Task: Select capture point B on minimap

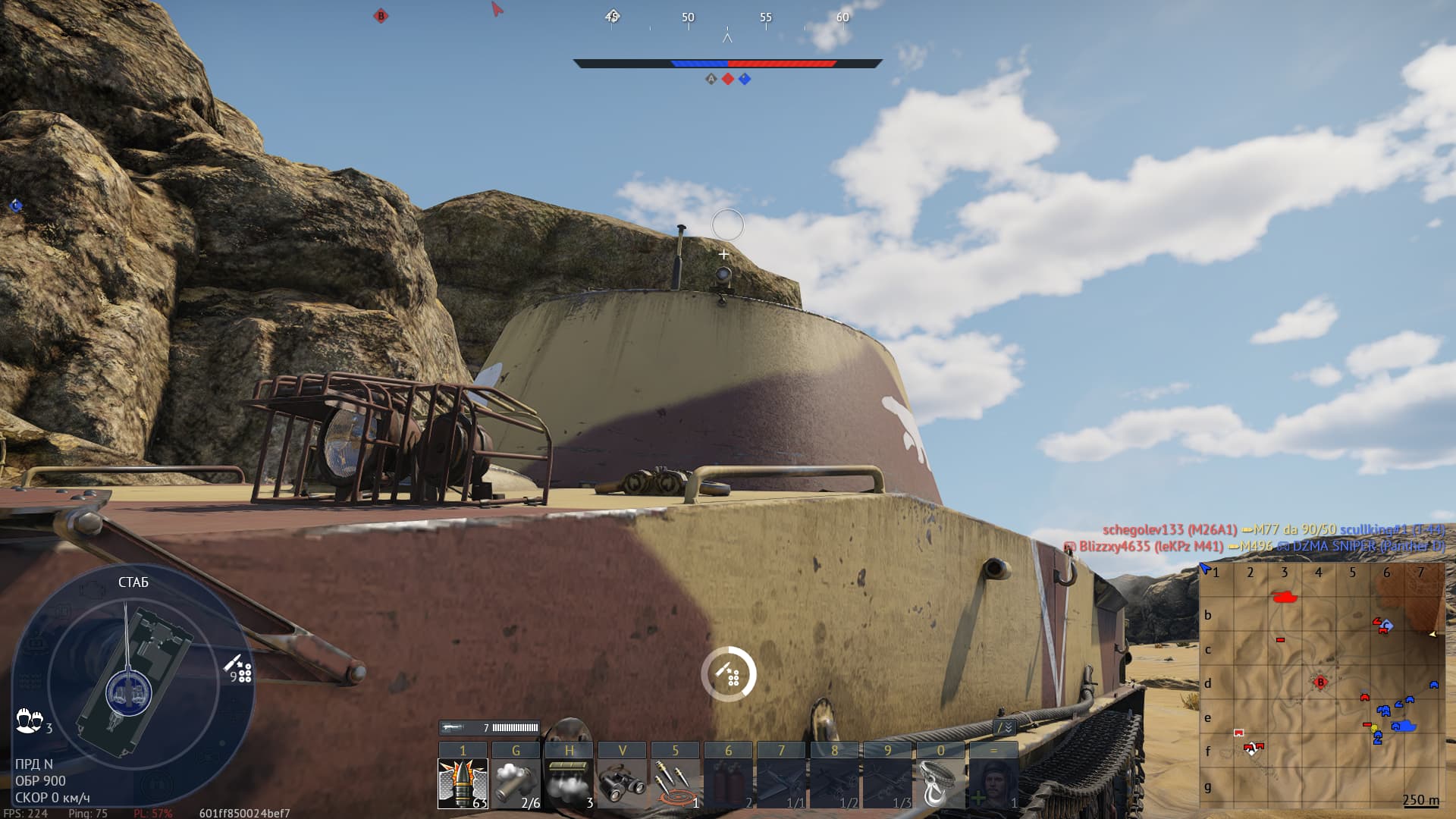Action: 1320,682
